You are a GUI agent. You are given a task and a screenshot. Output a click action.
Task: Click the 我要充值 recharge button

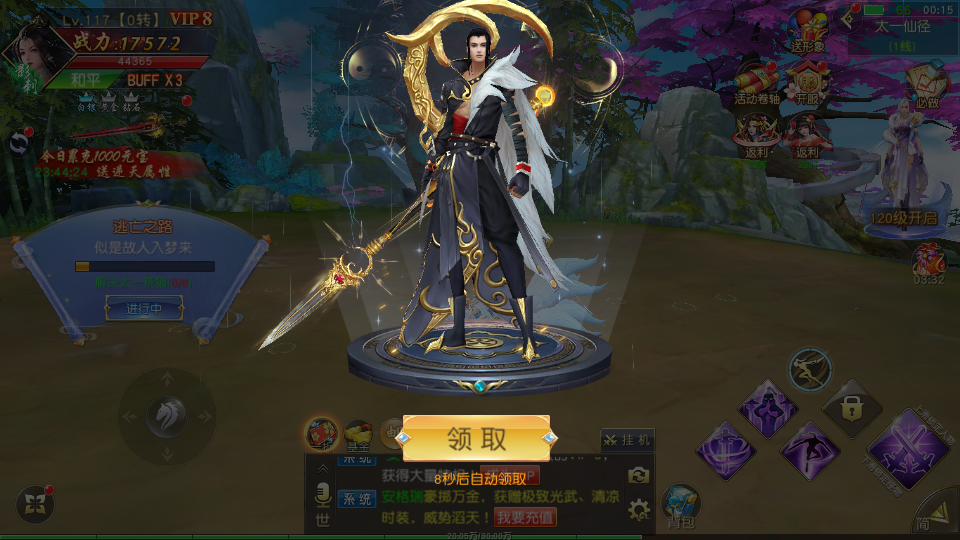pyautogui.click(x=526, y=517)
